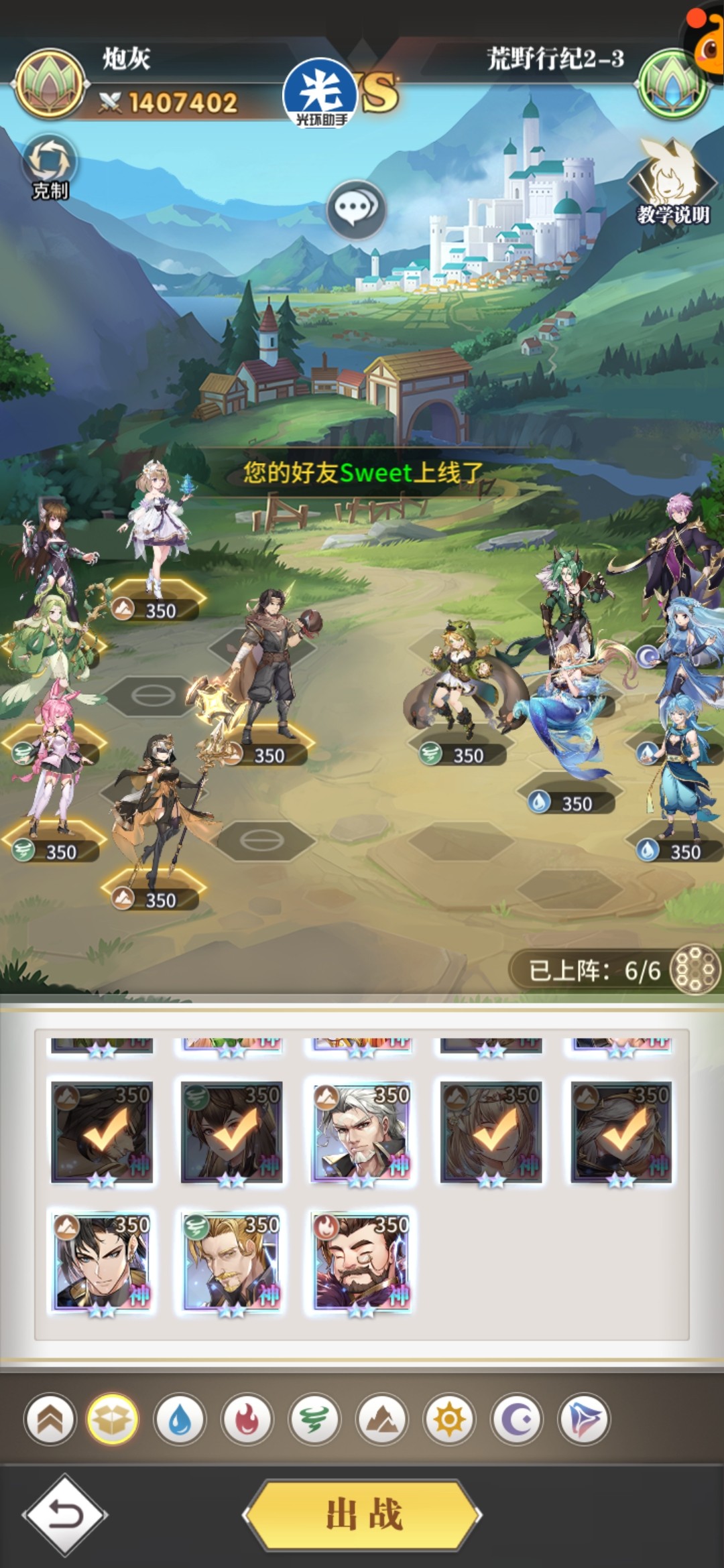Screen dimensions: 724x1568
Task: Open the 光环助手 overlay icon
Action: [x=321, y=94]
